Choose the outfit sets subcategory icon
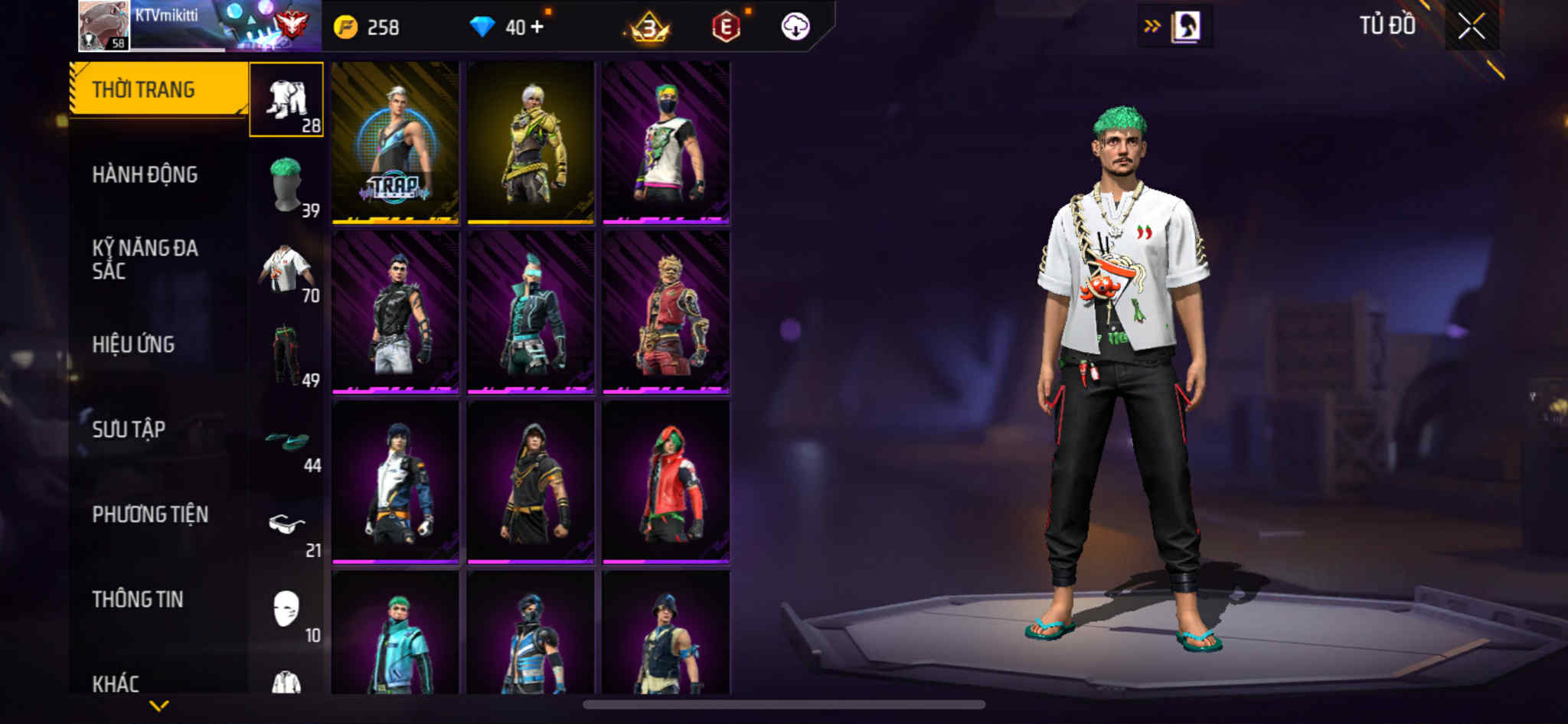The width and height of the screenshot is (1568, 724). pyautogui.click(x=286, y=99)
